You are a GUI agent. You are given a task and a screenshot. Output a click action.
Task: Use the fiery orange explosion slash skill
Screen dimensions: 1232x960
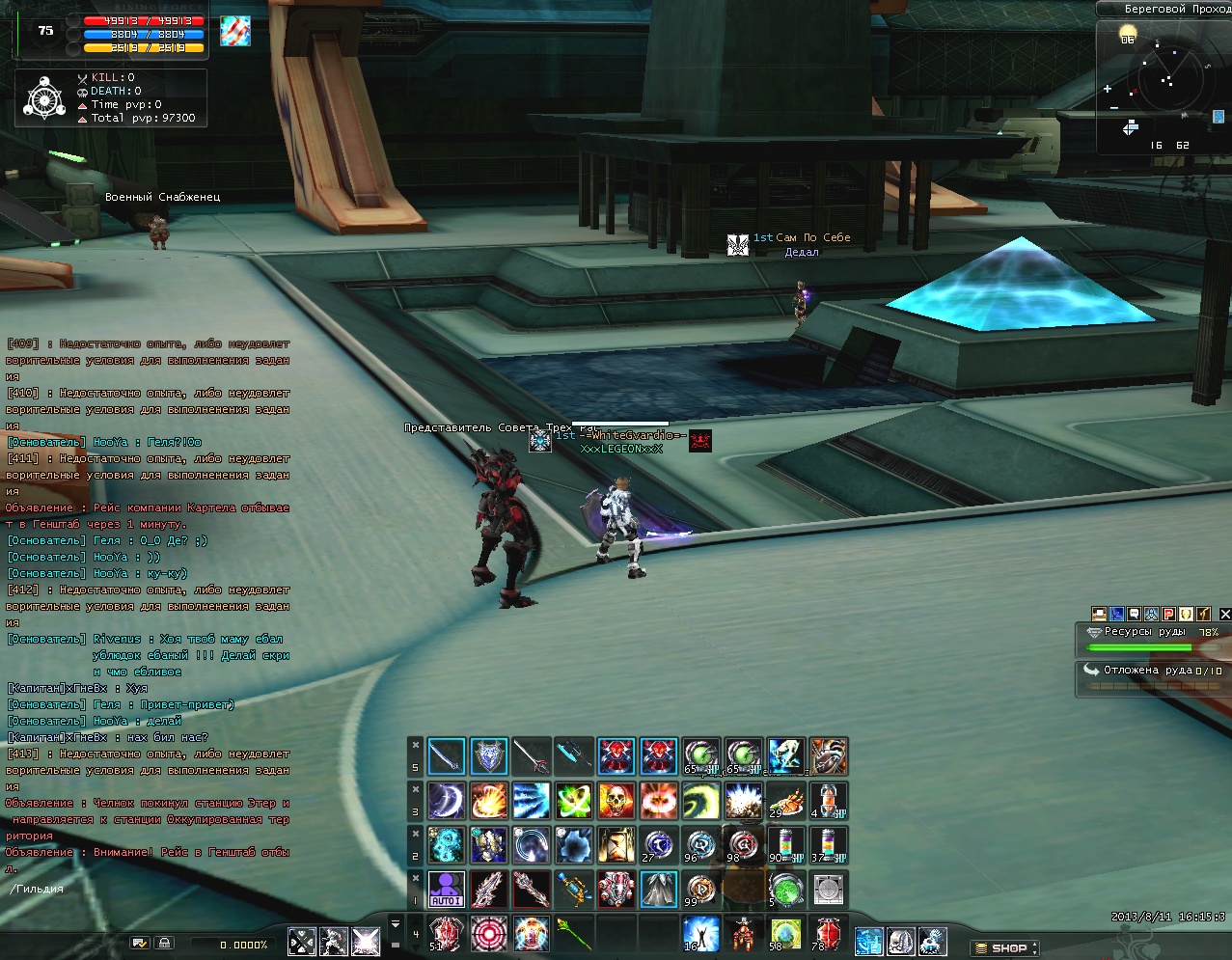pyautogui.click(x=489, y=801)
